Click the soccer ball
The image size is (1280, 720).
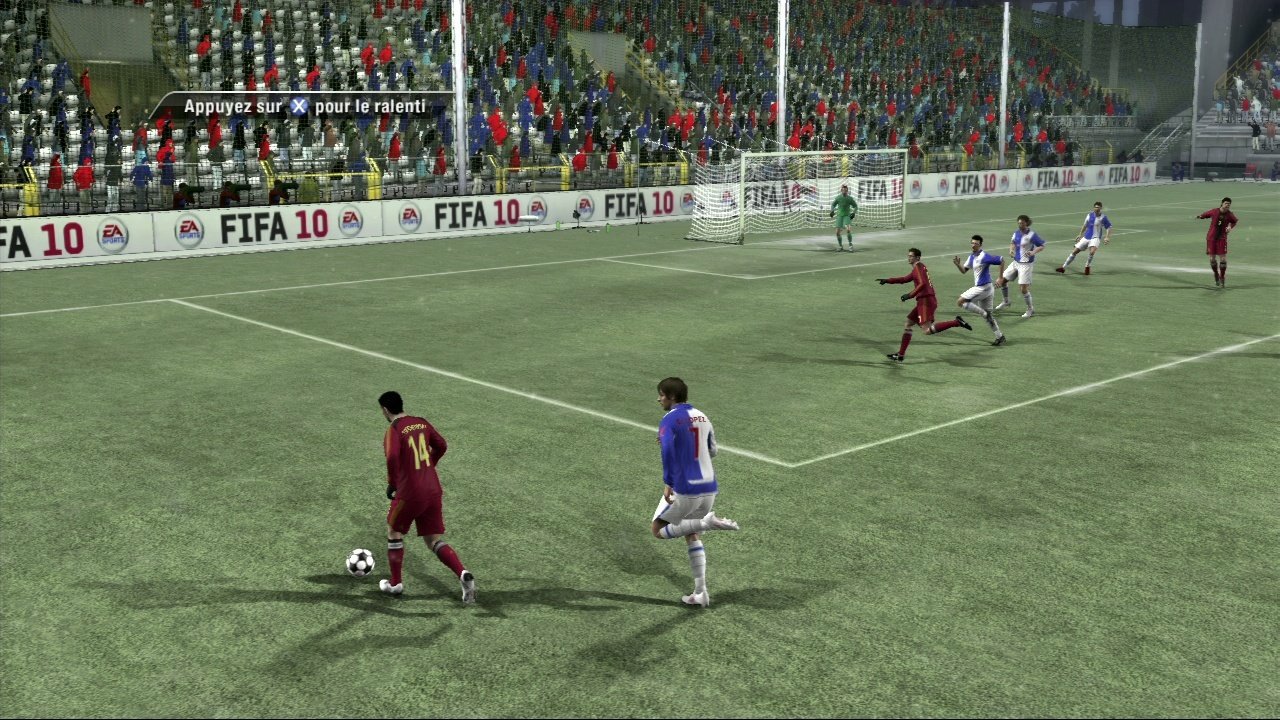(360, 565)
